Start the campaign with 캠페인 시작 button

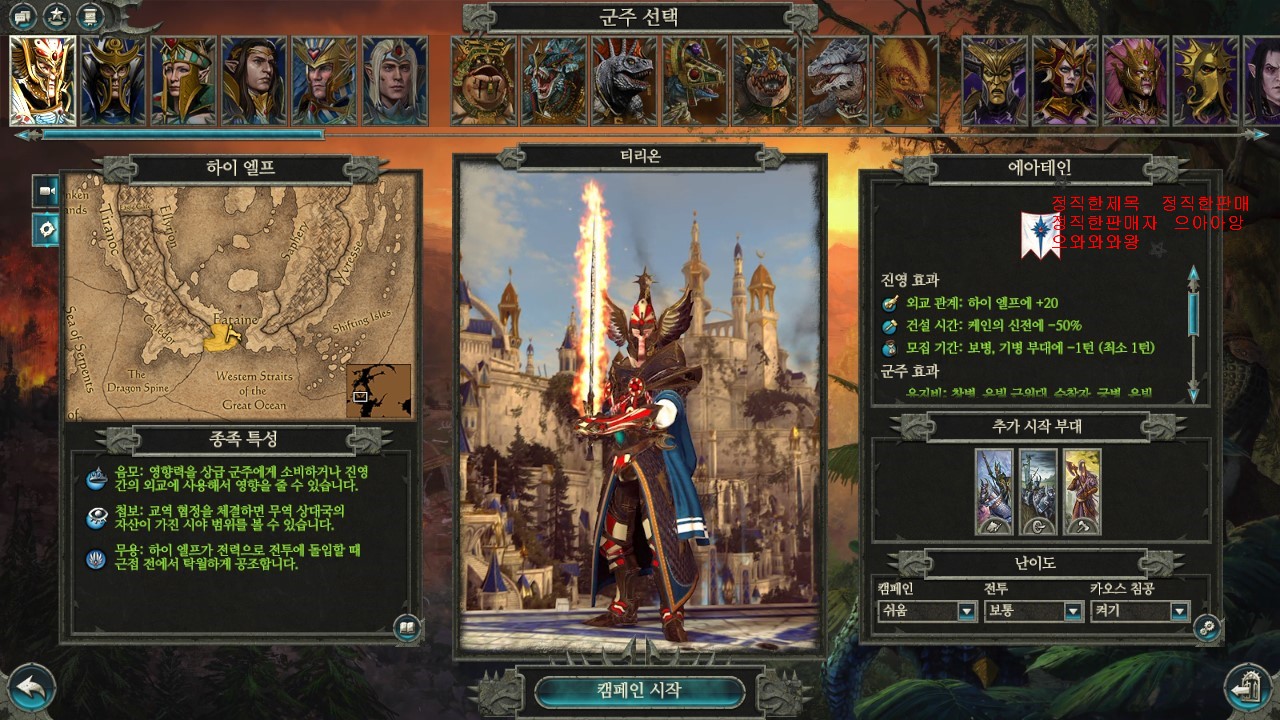pos(640,690)
